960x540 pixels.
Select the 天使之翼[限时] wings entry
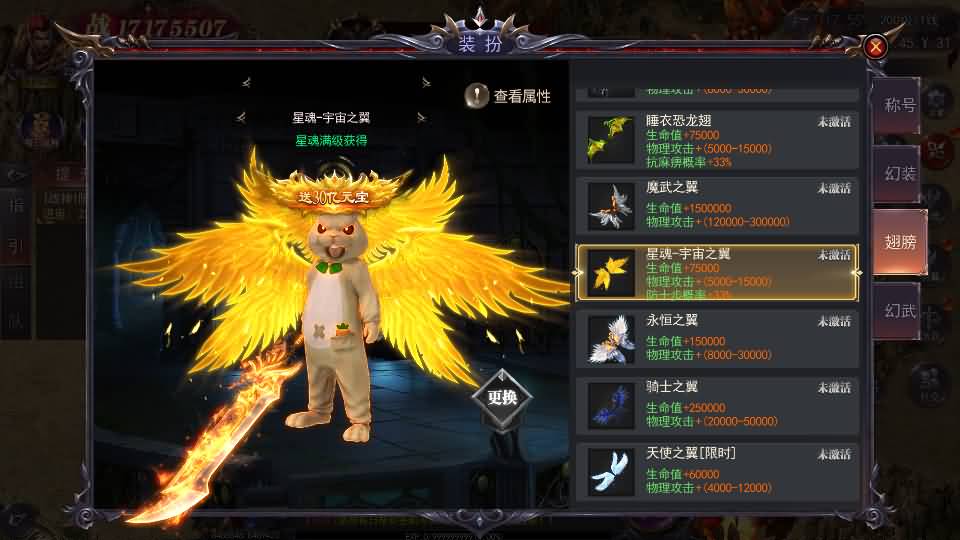pos(717,471)
